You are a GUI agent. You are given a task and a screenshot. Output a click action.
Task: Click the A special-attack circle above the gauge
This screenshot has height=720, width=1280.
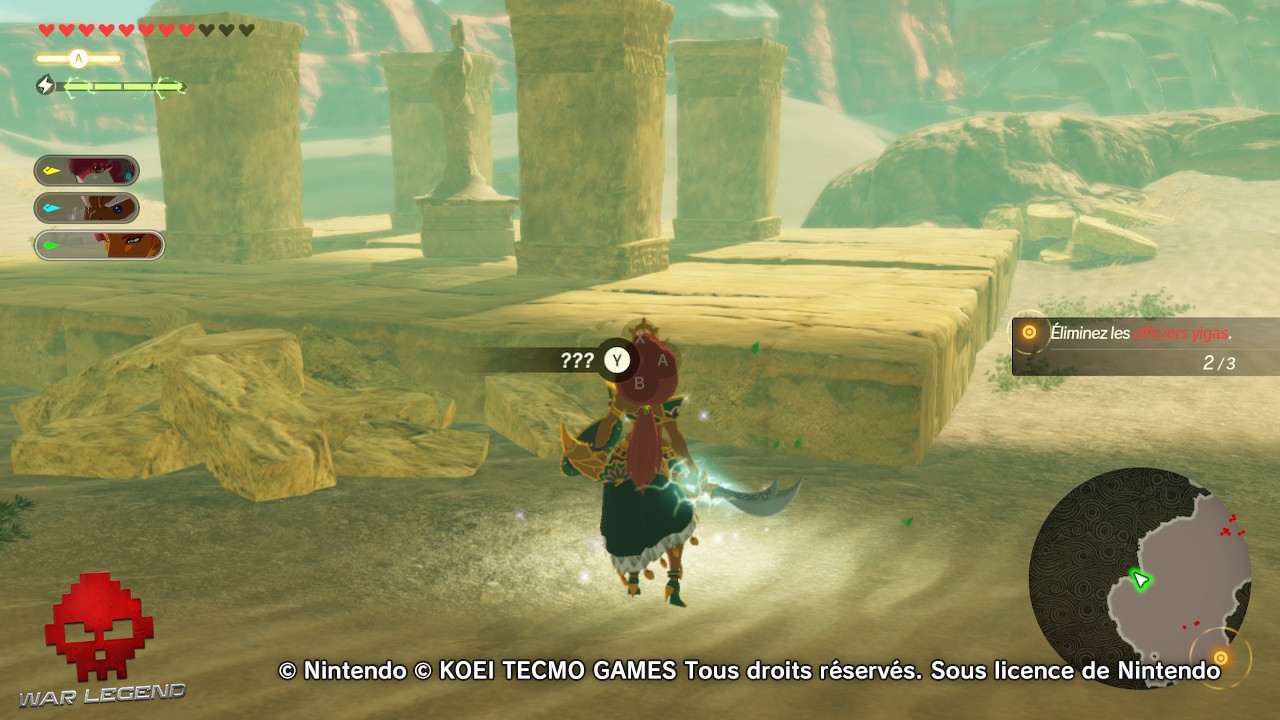[76, 57]
